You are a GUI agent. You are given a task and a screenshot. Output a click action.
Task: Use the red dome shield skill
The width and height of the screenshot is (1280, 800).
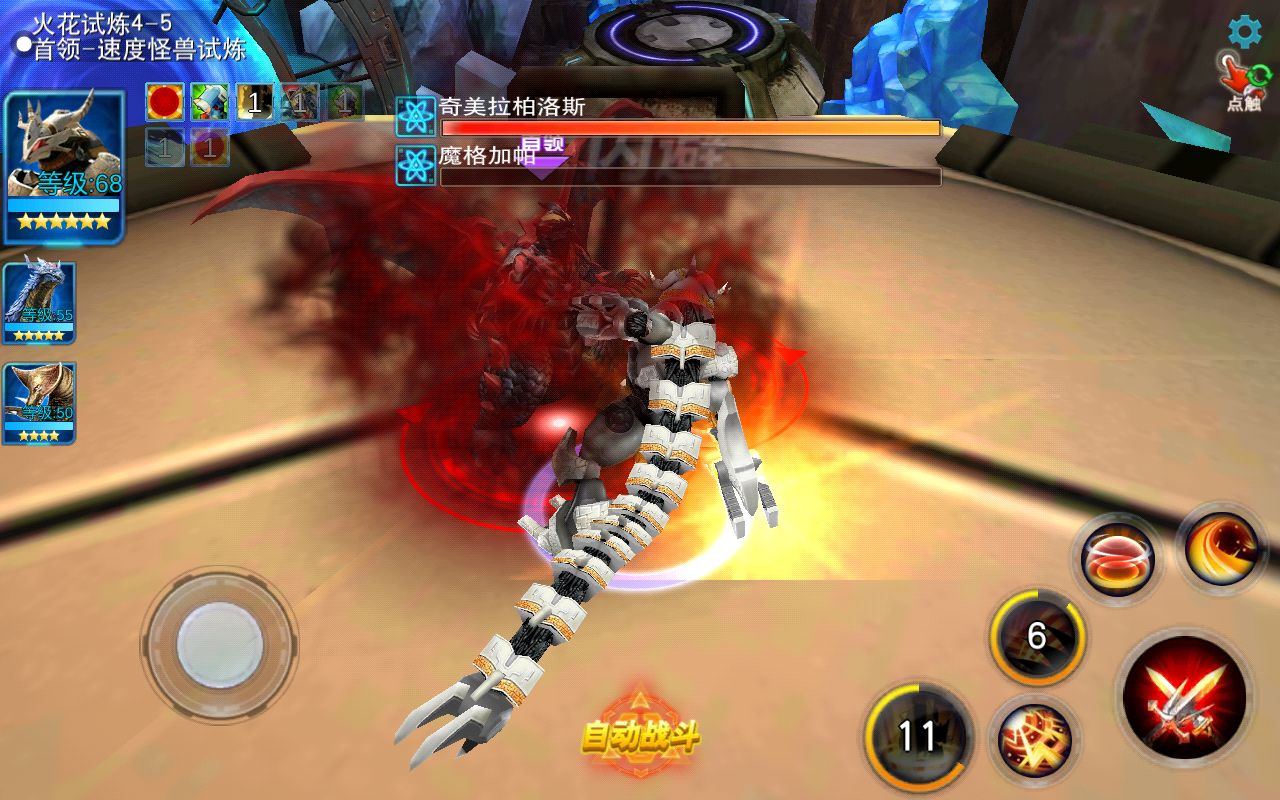[1117, 560]
